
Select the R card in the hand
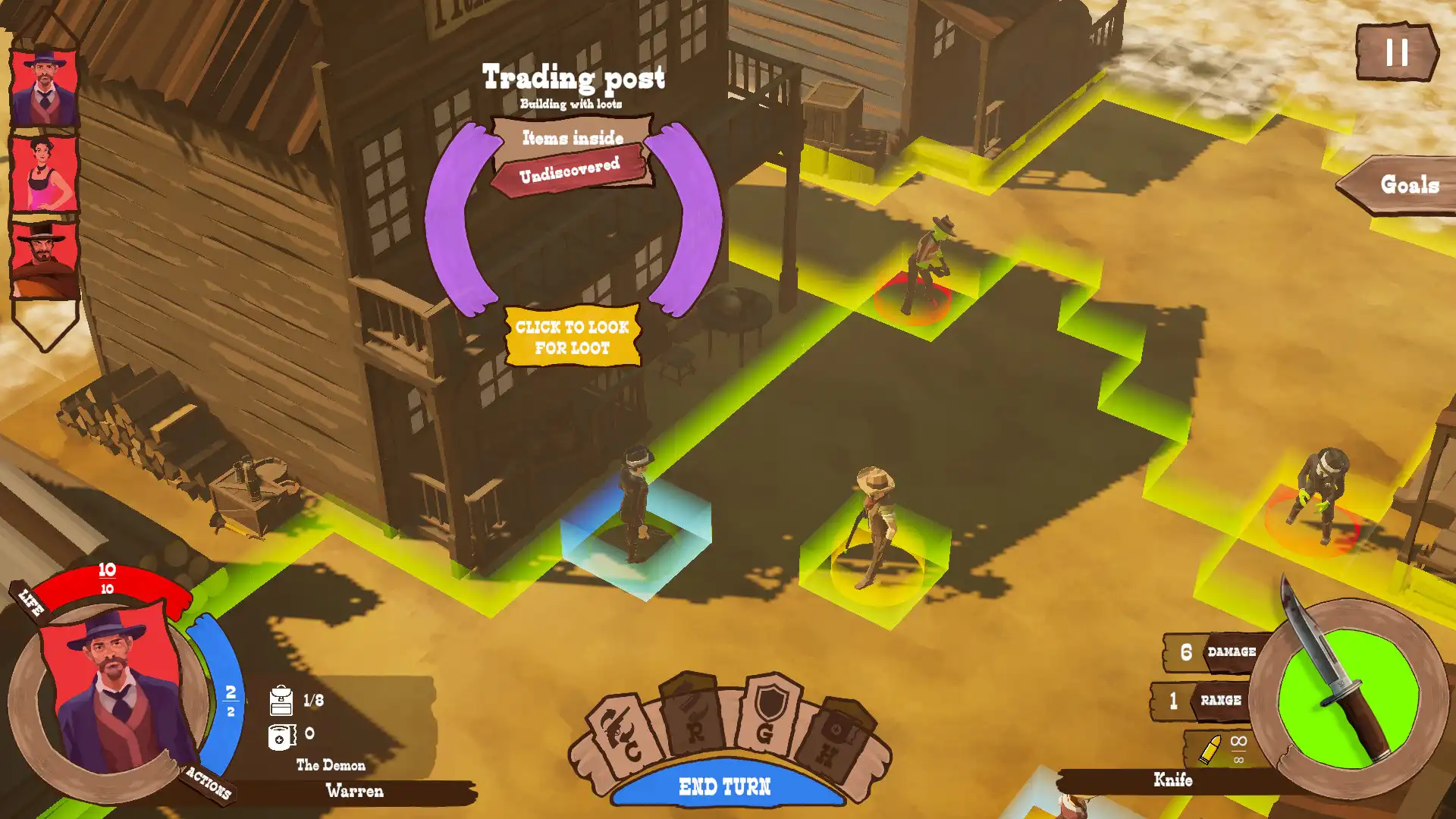pos(694,717)
